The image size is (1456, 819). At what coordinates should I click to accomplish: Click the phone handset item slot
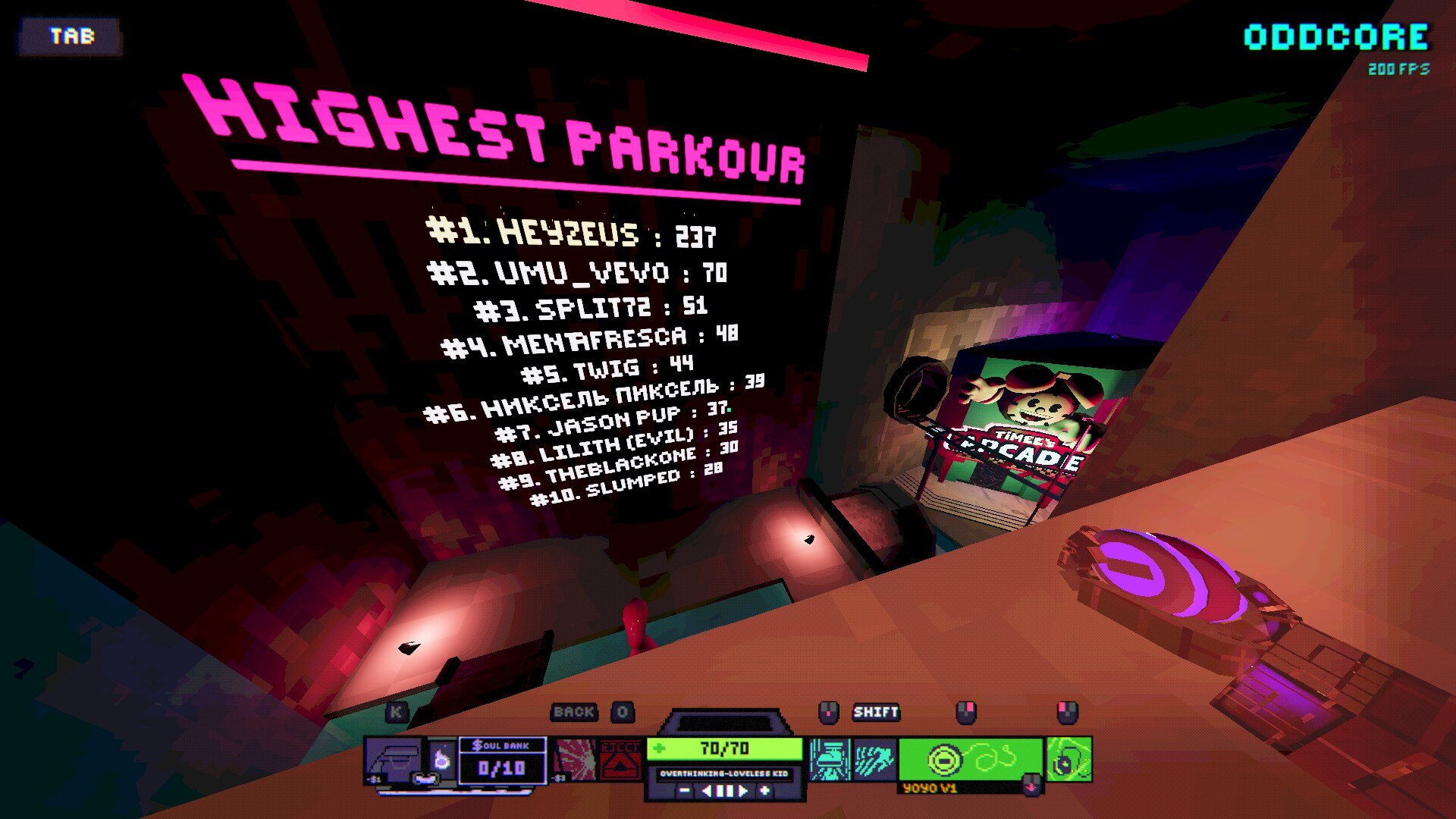coord(394,760)
